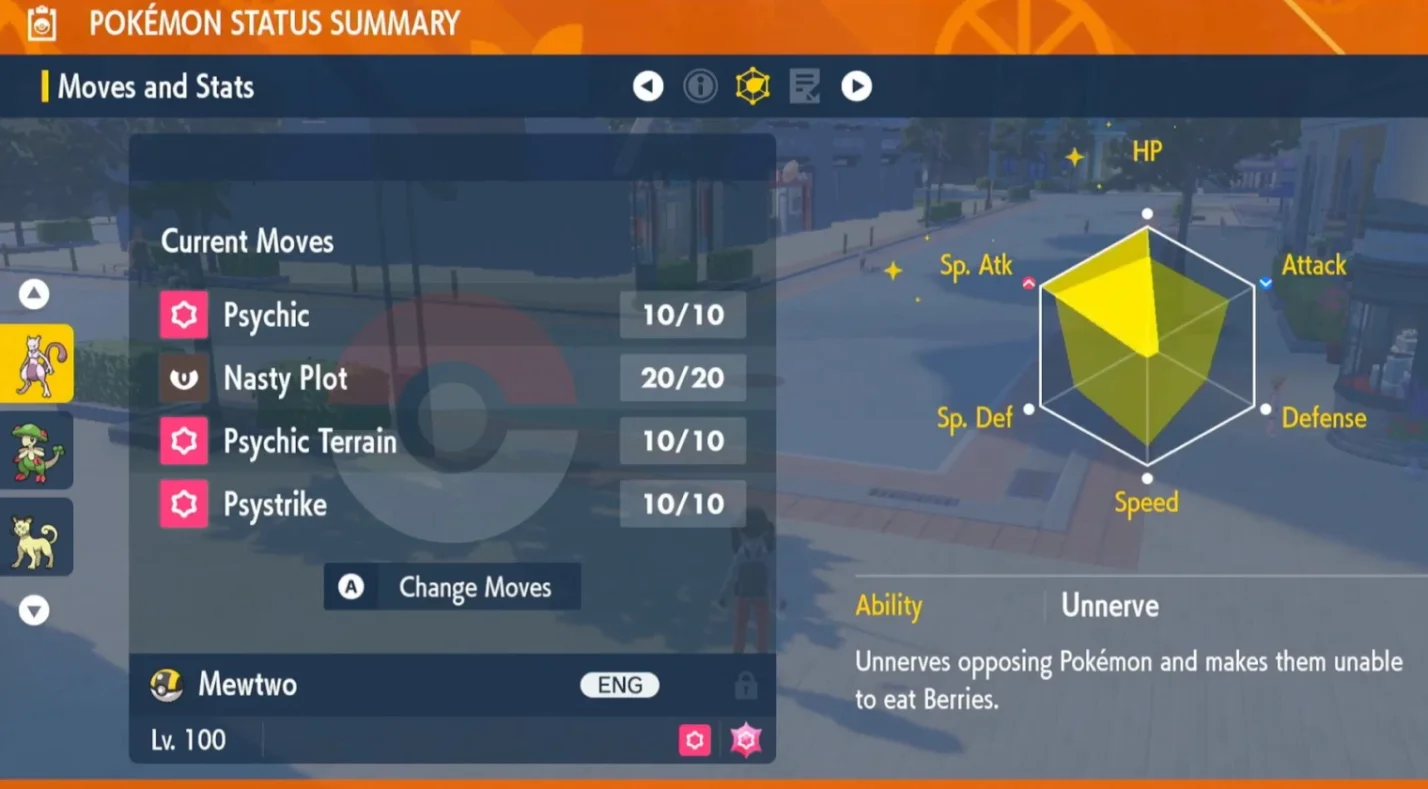The image size is (1428, 789).
Task: Click the party list down arrow
Action: click(x=34, y=610)
